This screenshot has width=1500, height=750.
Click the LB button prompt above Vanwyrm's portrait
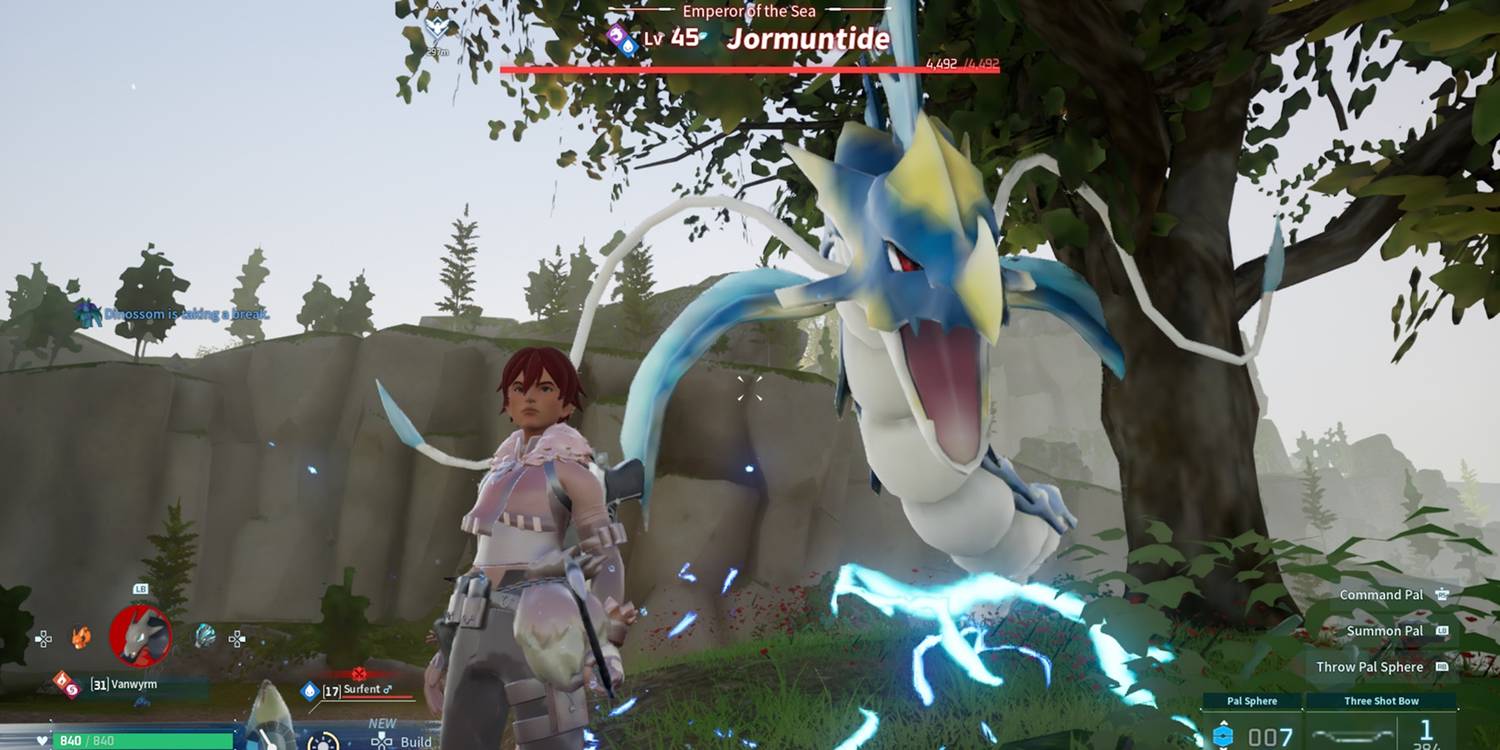[x=140, y=589]
